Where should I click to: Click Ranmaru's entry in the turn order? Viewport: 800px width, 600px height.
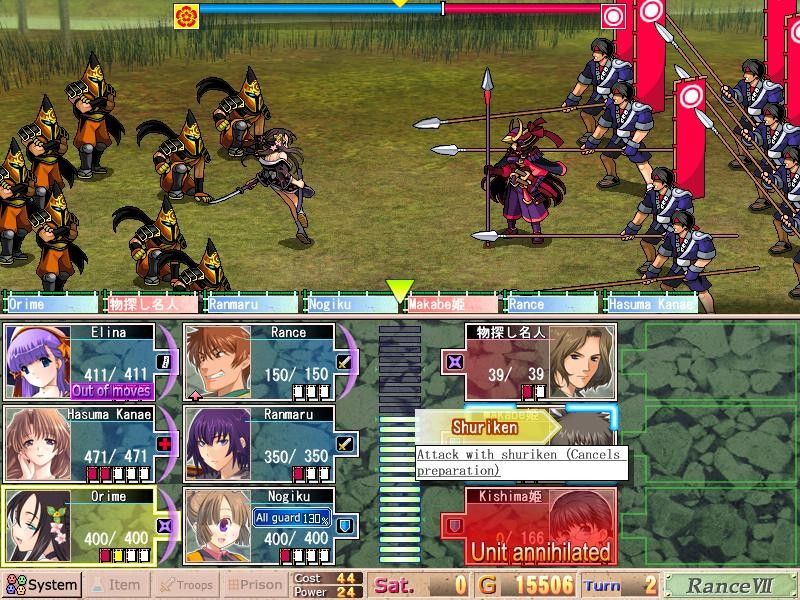pos(251,304)
